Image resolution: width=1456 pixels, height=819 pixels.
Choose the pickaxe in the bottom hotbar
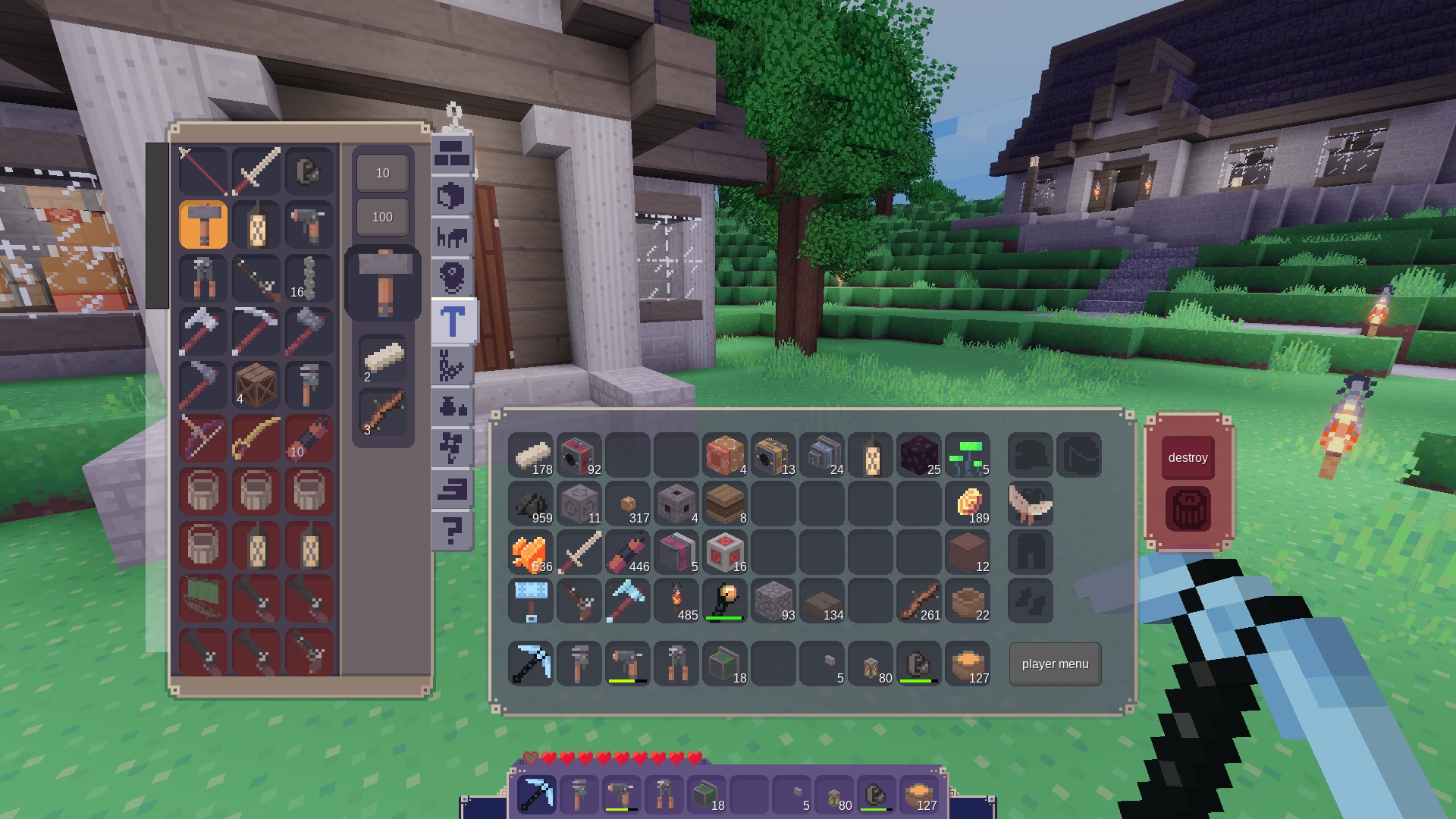pos(536,795)
